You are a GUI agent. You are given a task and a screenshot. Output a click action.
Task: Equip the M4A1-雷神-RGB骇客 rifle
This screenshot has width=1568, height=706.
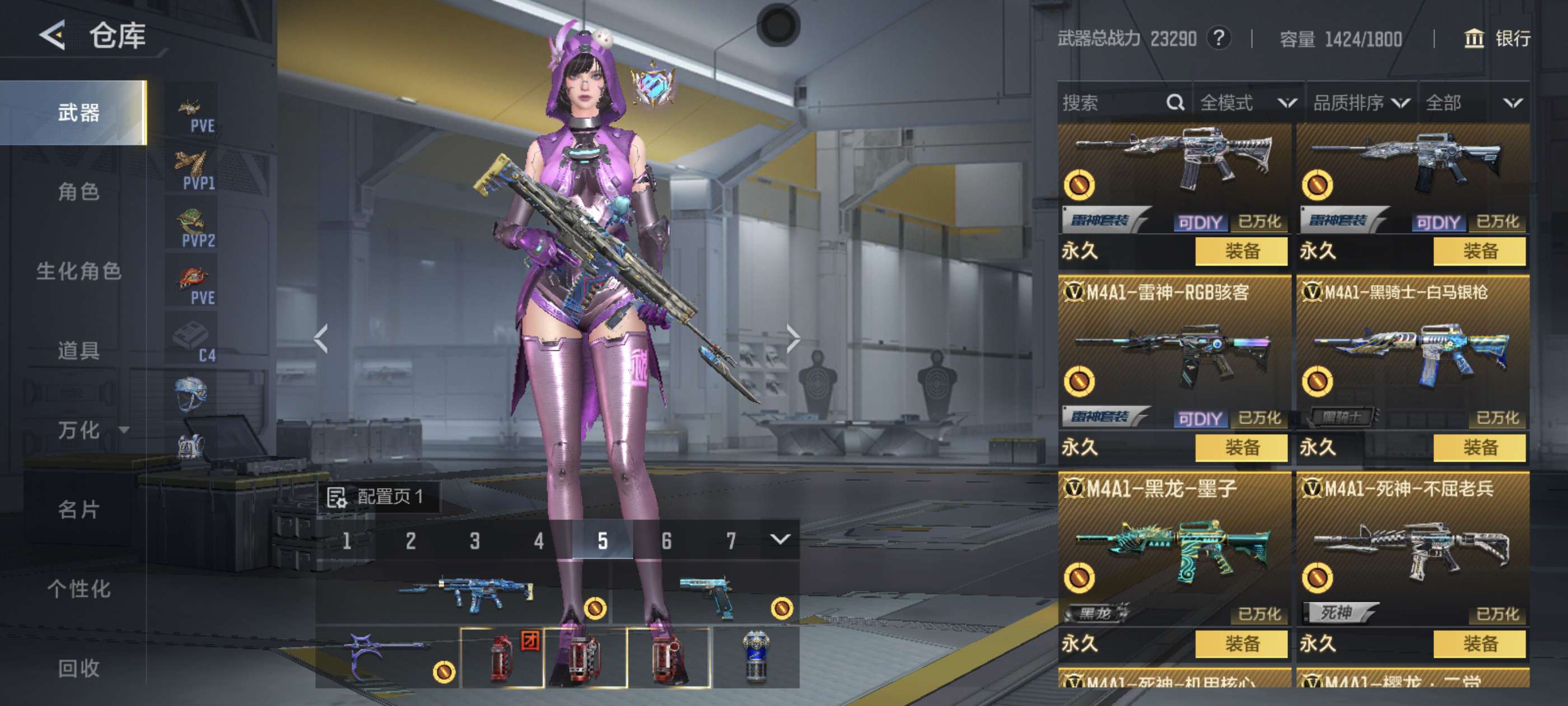coord(1241,448)
